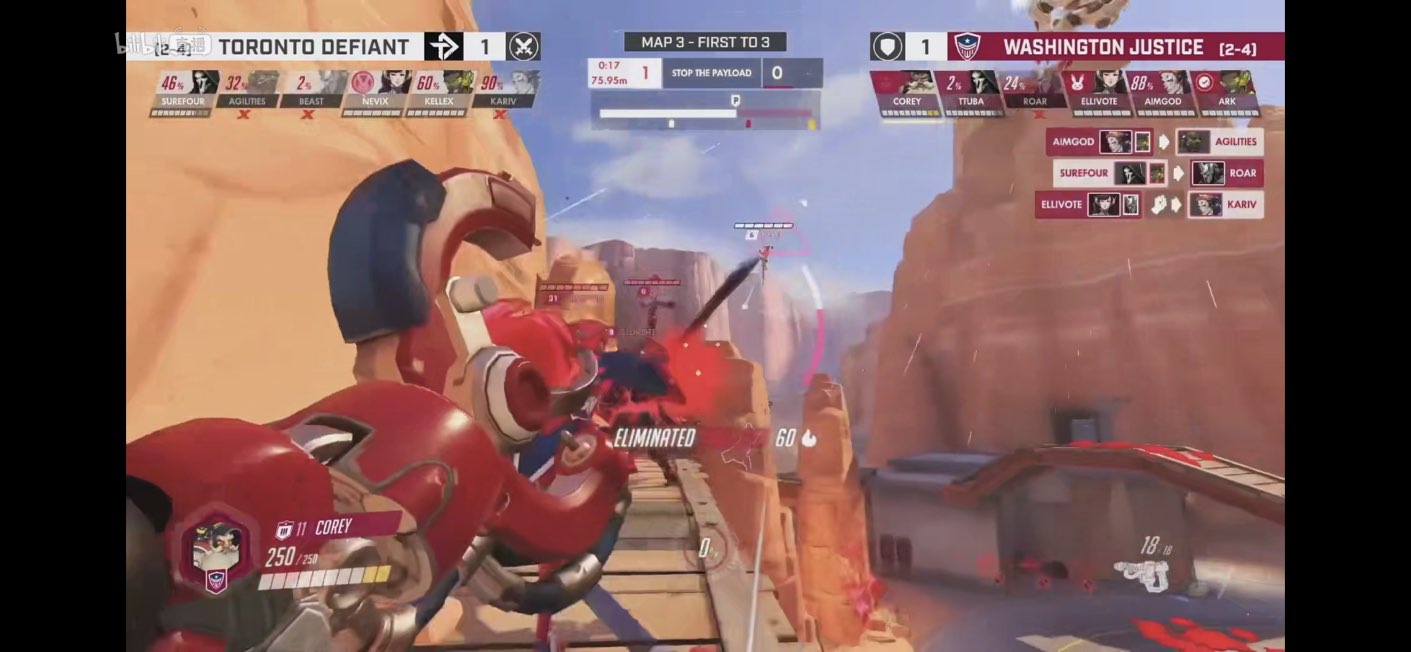Select Roar's top-bar player card
The width and height of the screenshot is (1411, 652).
(x=1035, y=91)
